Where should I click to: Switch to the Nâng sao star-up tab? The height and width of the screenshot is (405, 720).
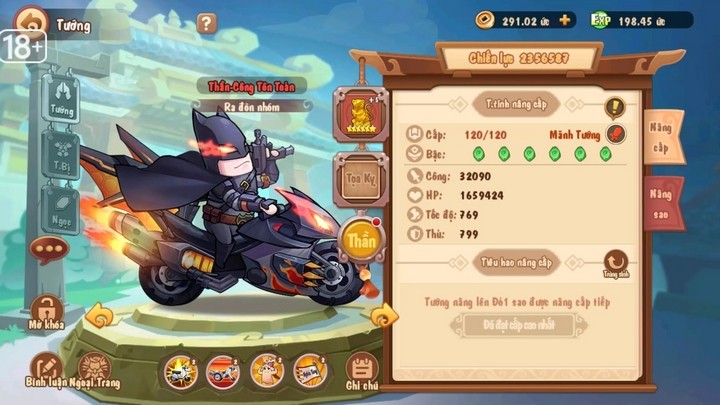[x=662, y=203]
